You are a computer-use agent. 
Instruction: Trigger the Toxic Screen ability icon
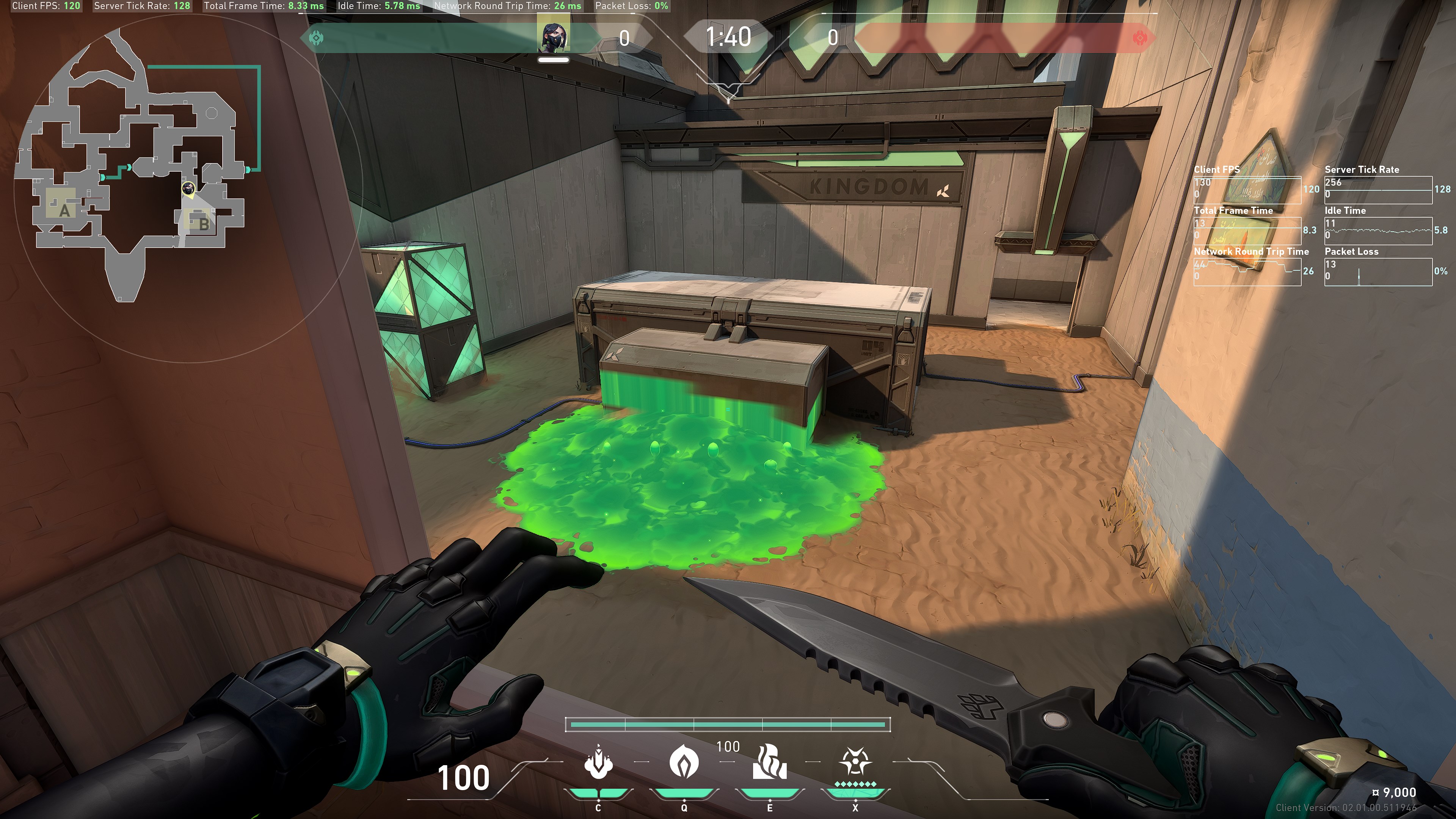pyautogui.click(x=769, y=762)
